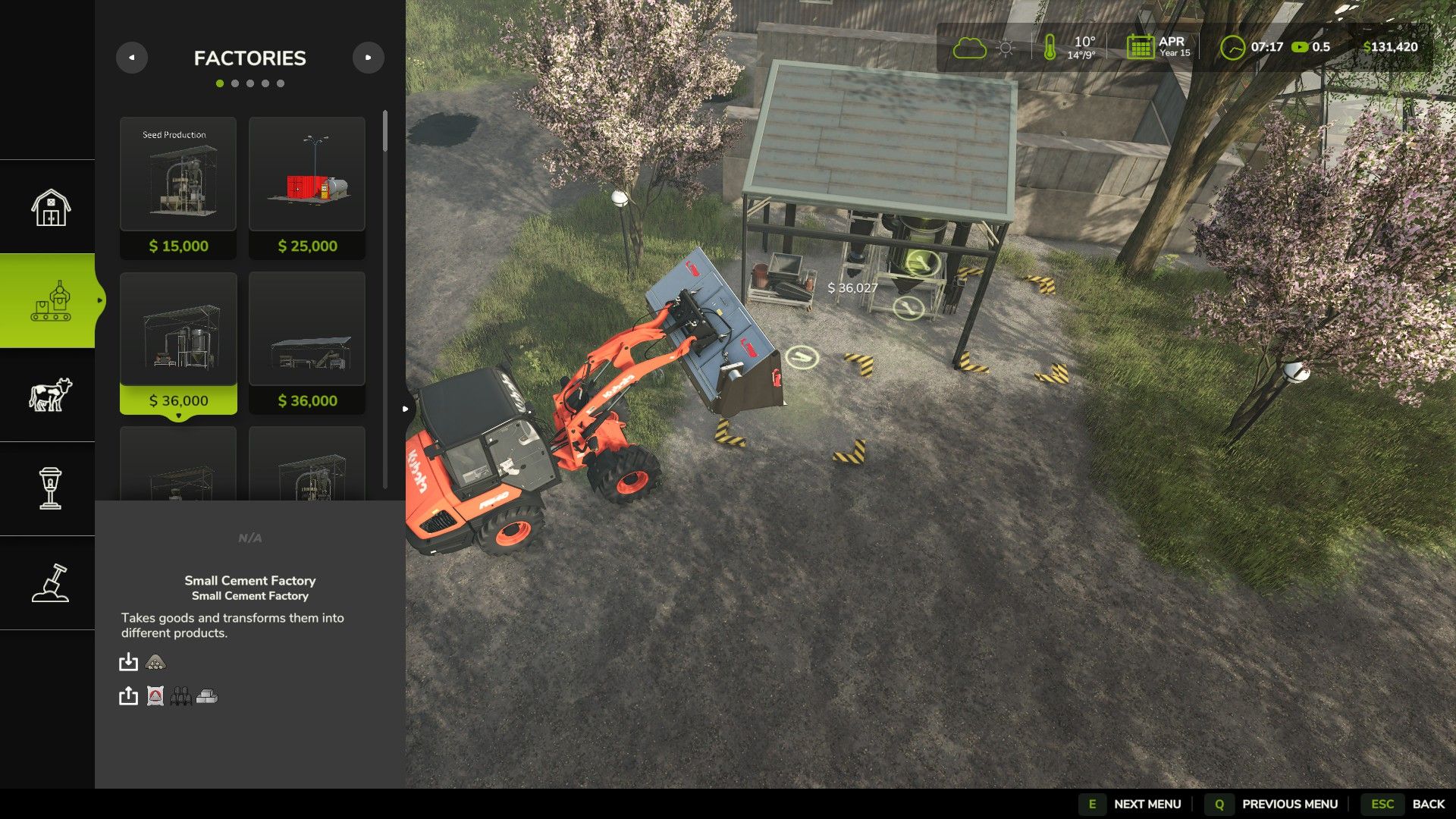Image resolution: width=1456 pixels, height=819 pixels.
Task: Select the first page indicator dot
Action: coord(221,83)
